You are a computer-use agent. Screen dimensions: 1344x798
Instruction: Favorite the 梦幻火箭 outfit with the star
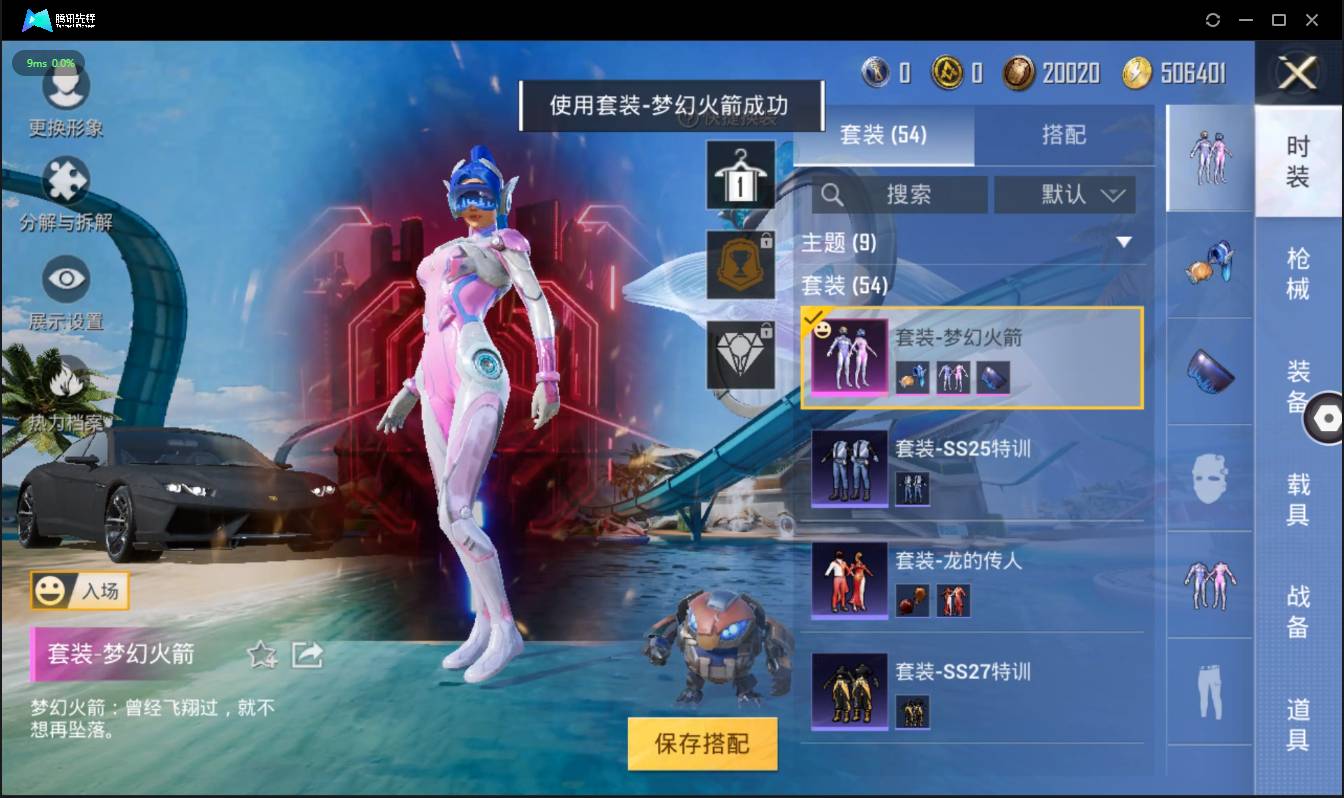(260, 655)
